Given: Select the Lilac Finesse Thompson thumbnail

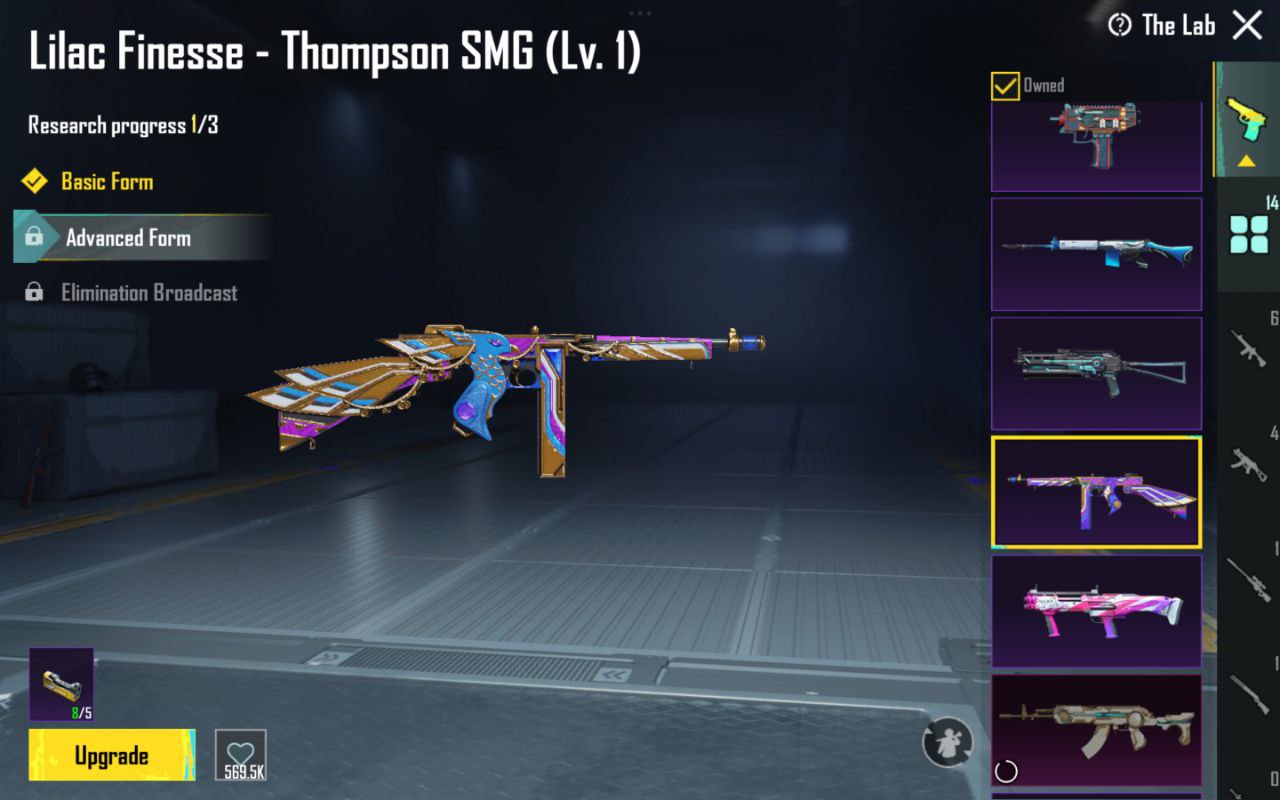Looking at the screenshot, I should 1096,492.
